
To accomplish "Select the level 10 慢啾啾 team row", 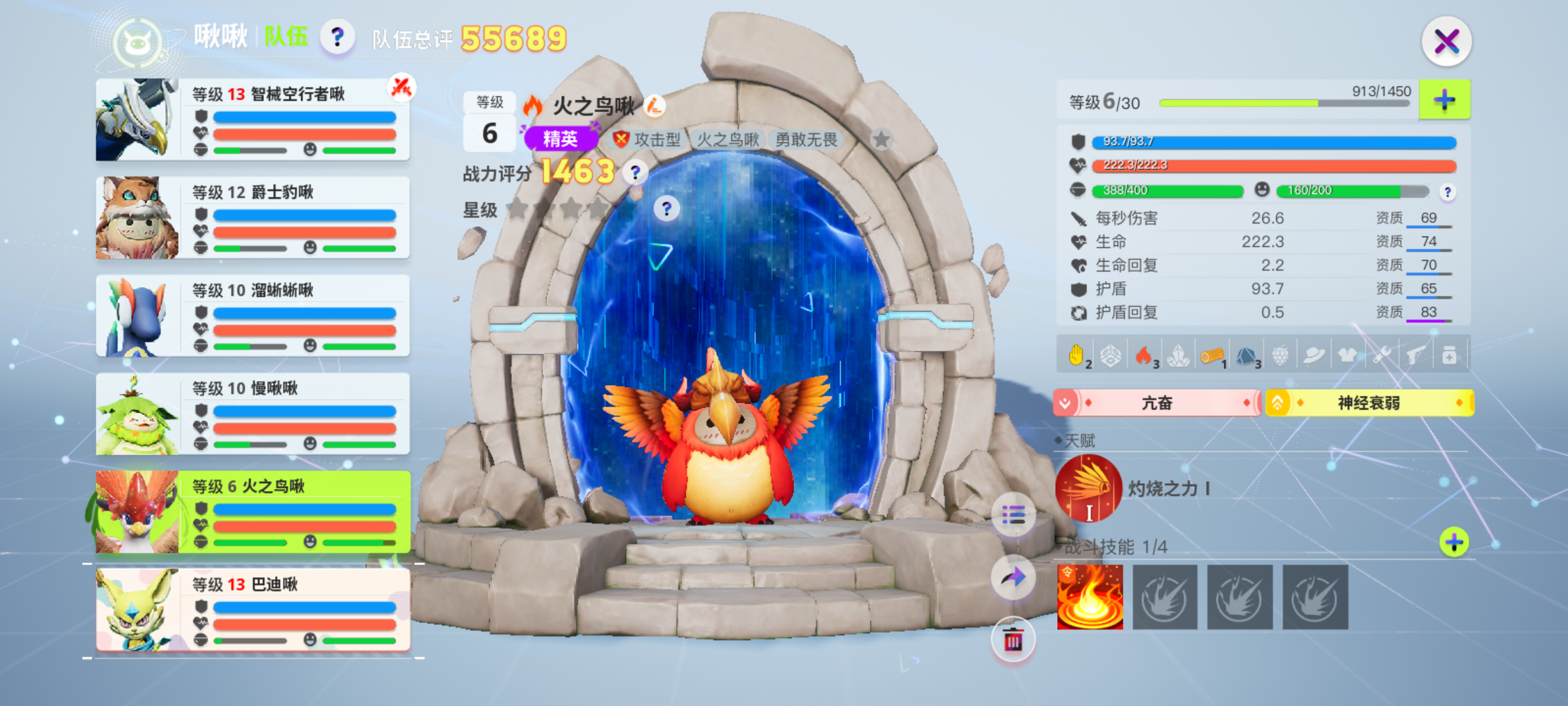I will point(253,414).
